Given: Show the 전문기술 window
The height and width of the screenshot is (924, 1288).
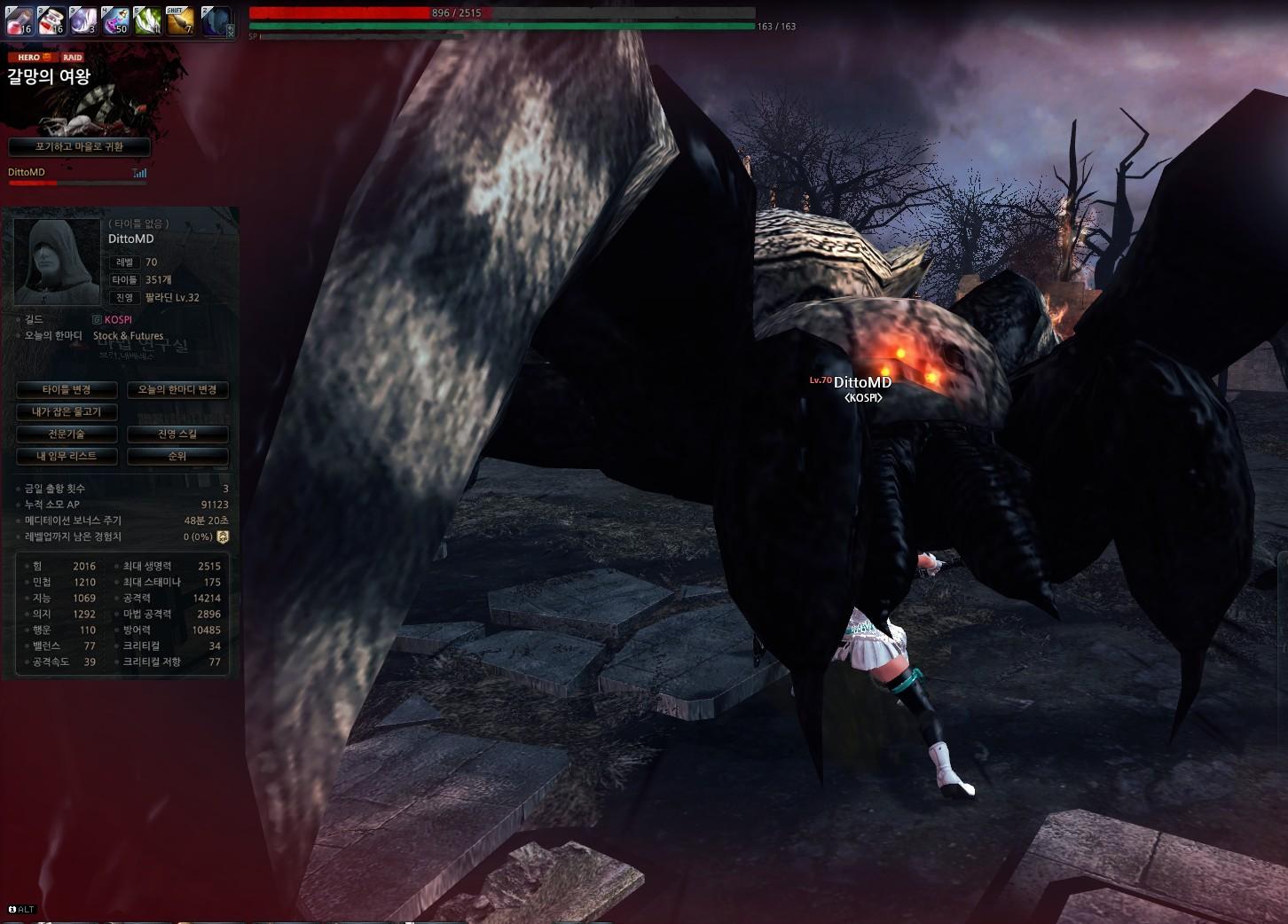Looking at the screenshot, I should coord(67,435).
